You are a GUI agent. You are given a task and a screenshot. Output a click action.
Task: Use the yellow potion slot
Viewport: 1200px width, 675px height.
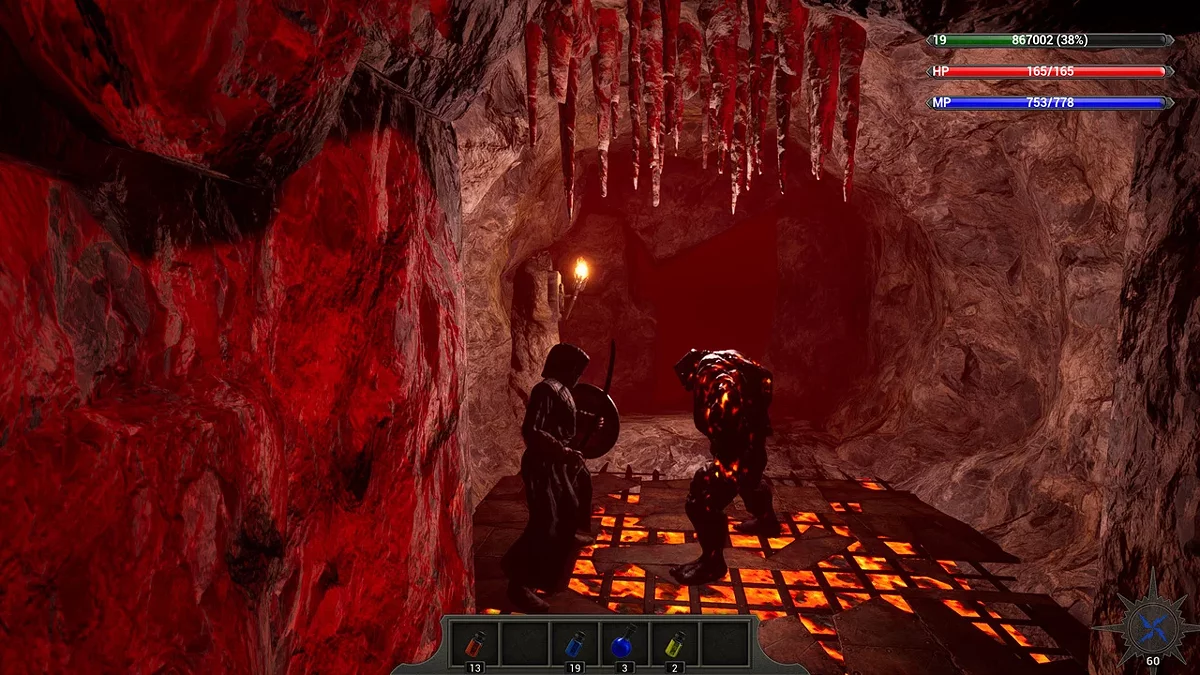(x=674, y=643)
